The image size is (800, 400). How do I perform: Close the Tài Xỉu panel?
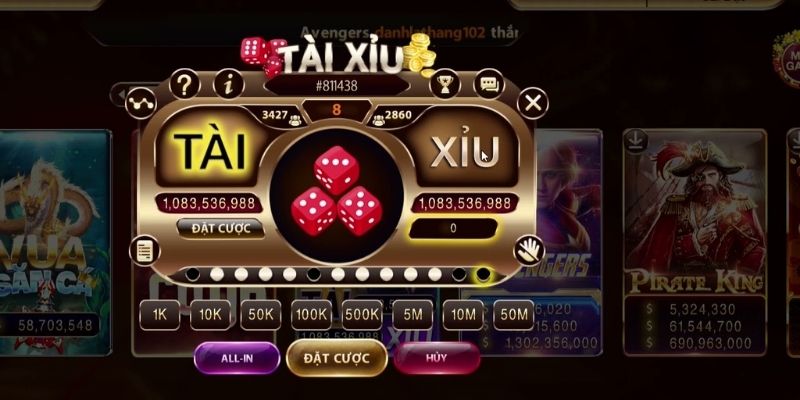[x=534, y=102]
